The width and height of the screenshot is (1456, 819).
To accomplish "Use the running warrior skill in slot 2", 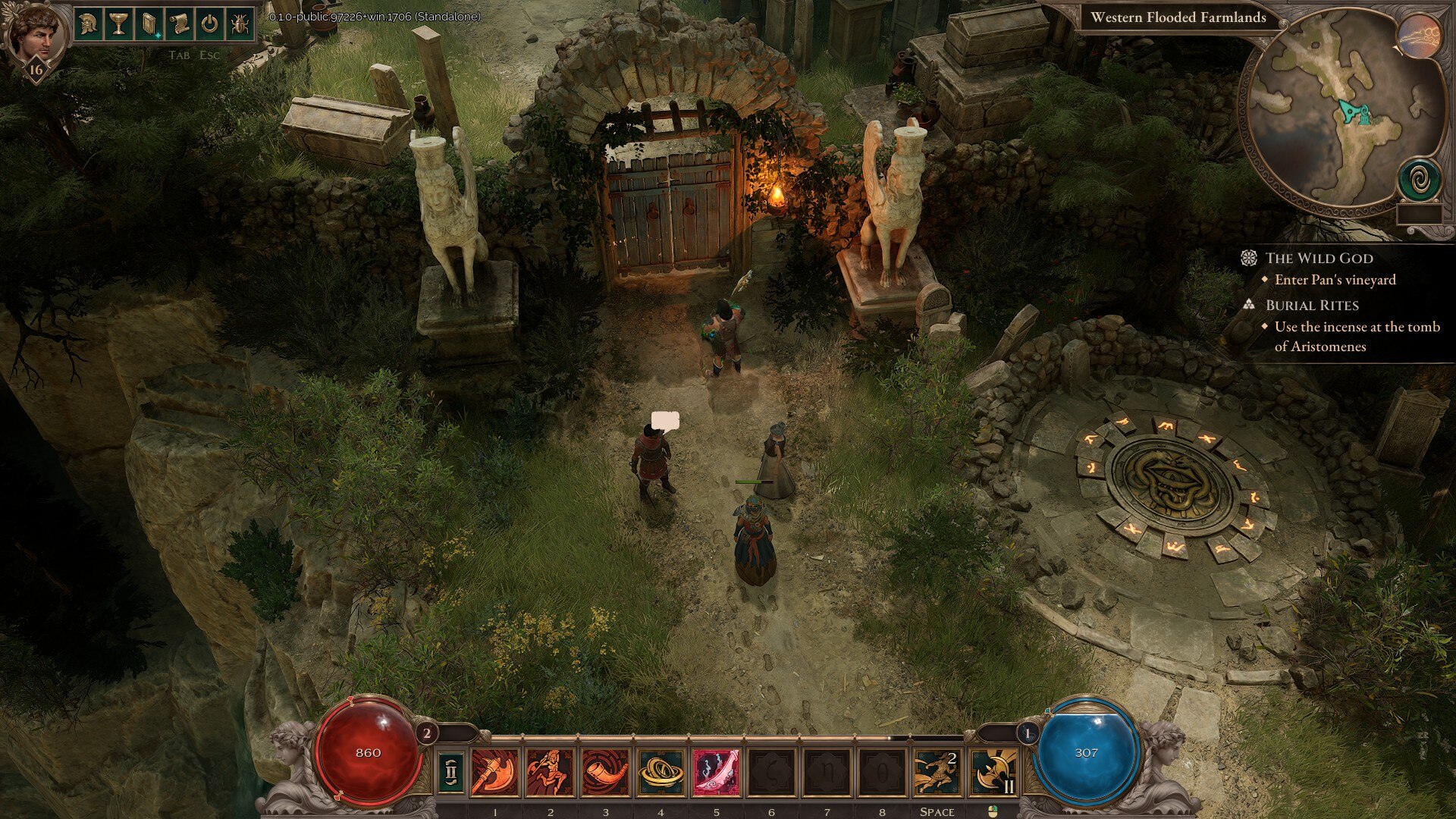I will tap(550, 773).
